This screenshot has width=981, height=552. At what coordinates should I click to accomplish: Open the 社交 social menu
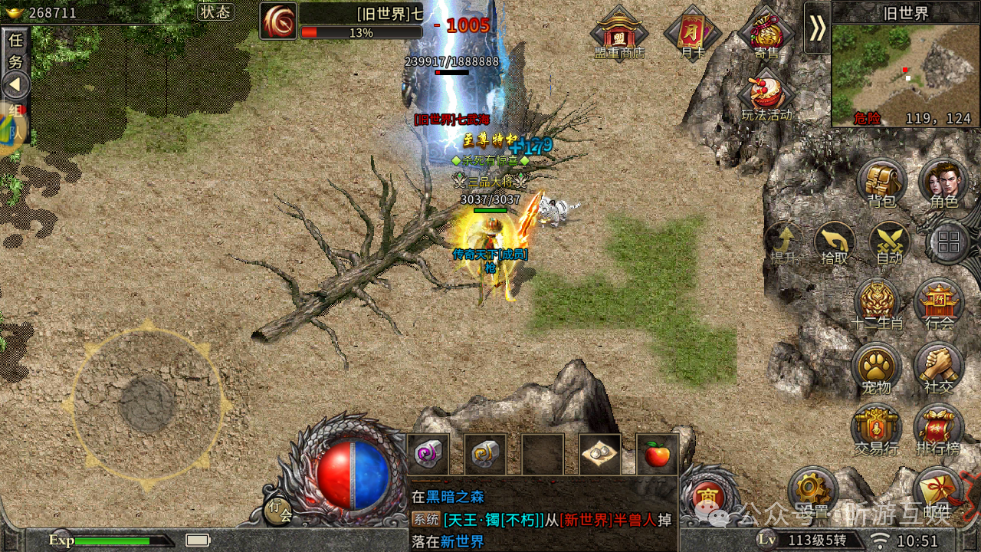[939, 367]
